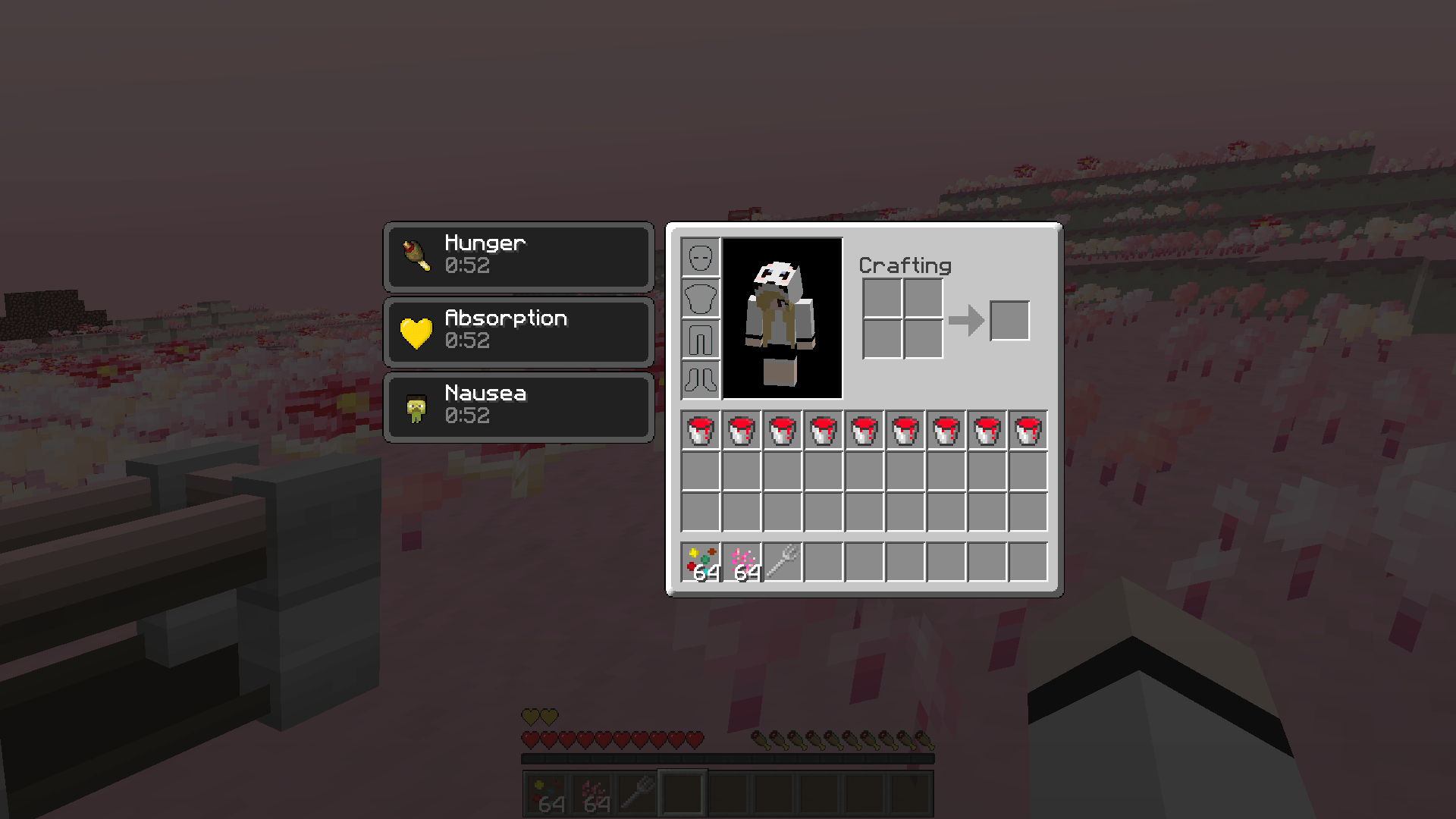Screen dimensions: 1456x819
Task: Select the grey fork item slot
Action: tap(782, 563)
